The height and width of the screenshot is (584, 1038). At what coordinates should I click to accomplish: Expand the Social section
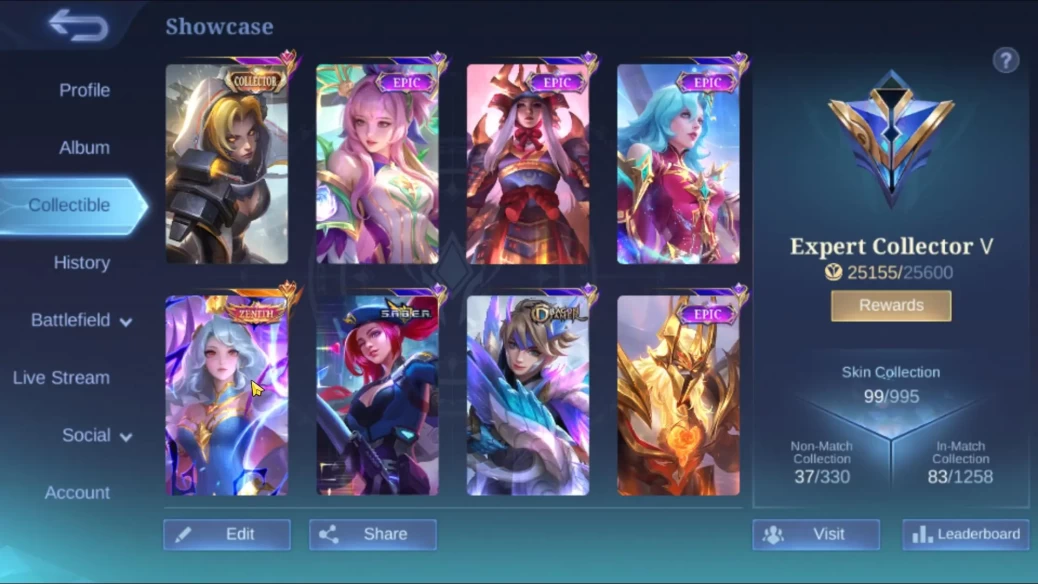[x=97, y=436]
